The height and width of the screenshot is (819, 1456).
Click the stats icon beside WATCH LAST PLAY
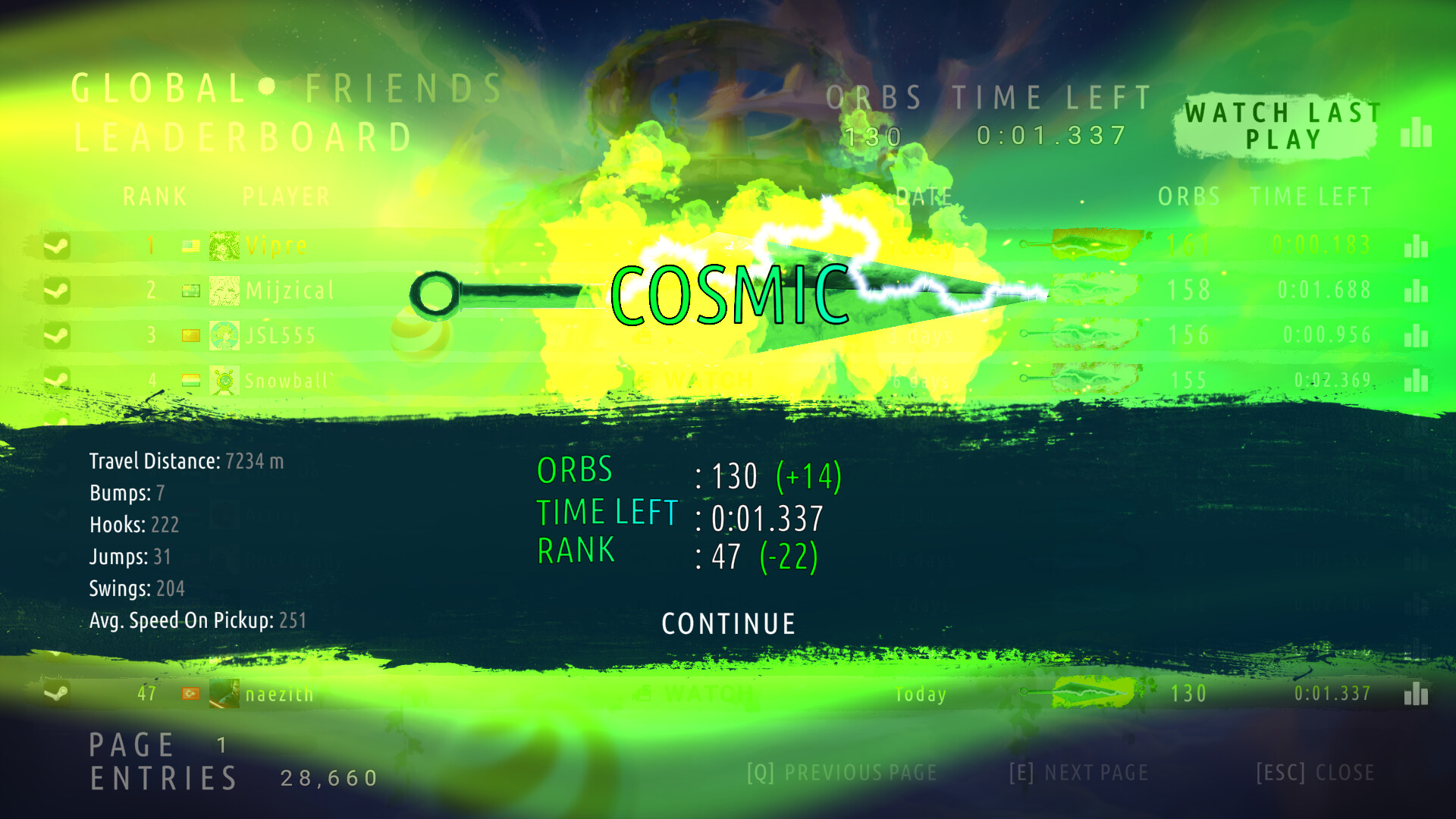pos(1417,133)
